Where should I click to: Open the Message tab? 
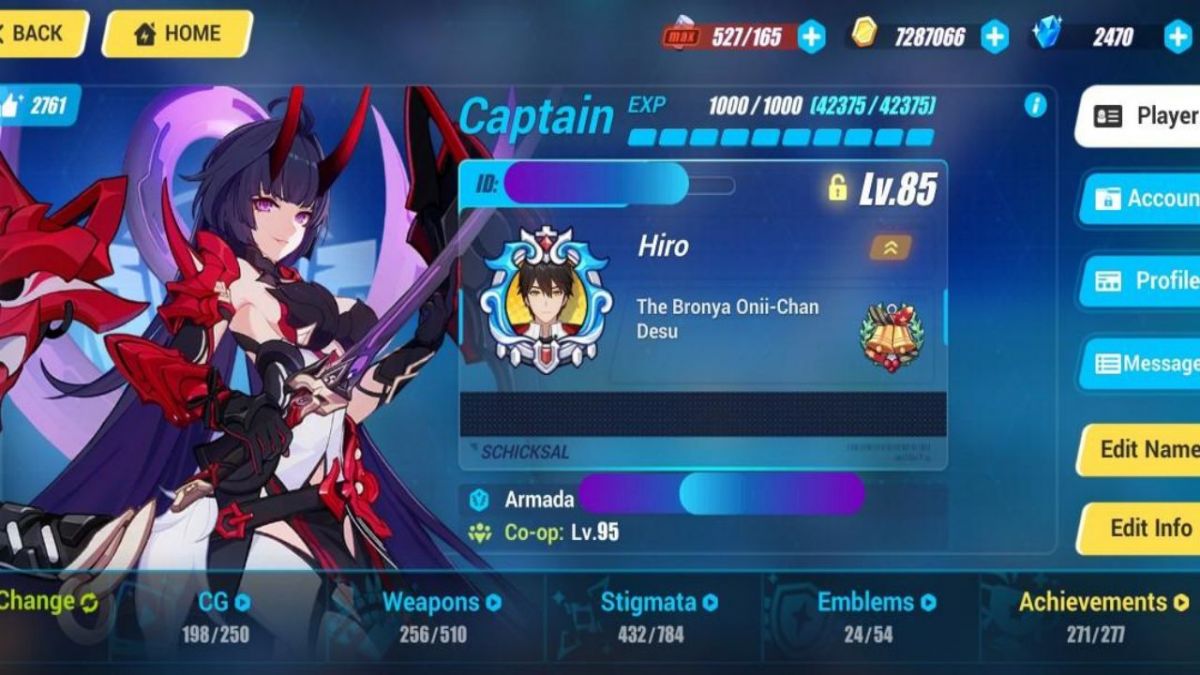(1142, 364)
